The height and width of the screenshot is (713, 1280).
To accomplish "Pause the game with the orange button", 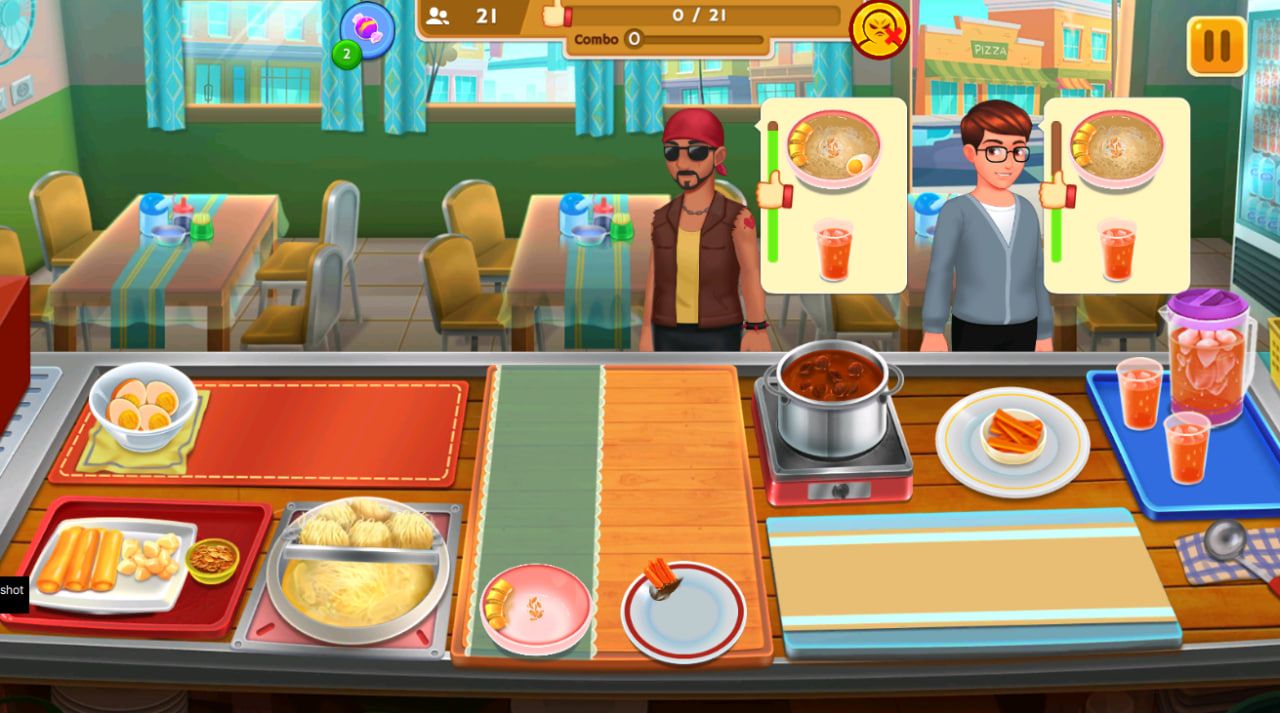I will [1216, 46].
